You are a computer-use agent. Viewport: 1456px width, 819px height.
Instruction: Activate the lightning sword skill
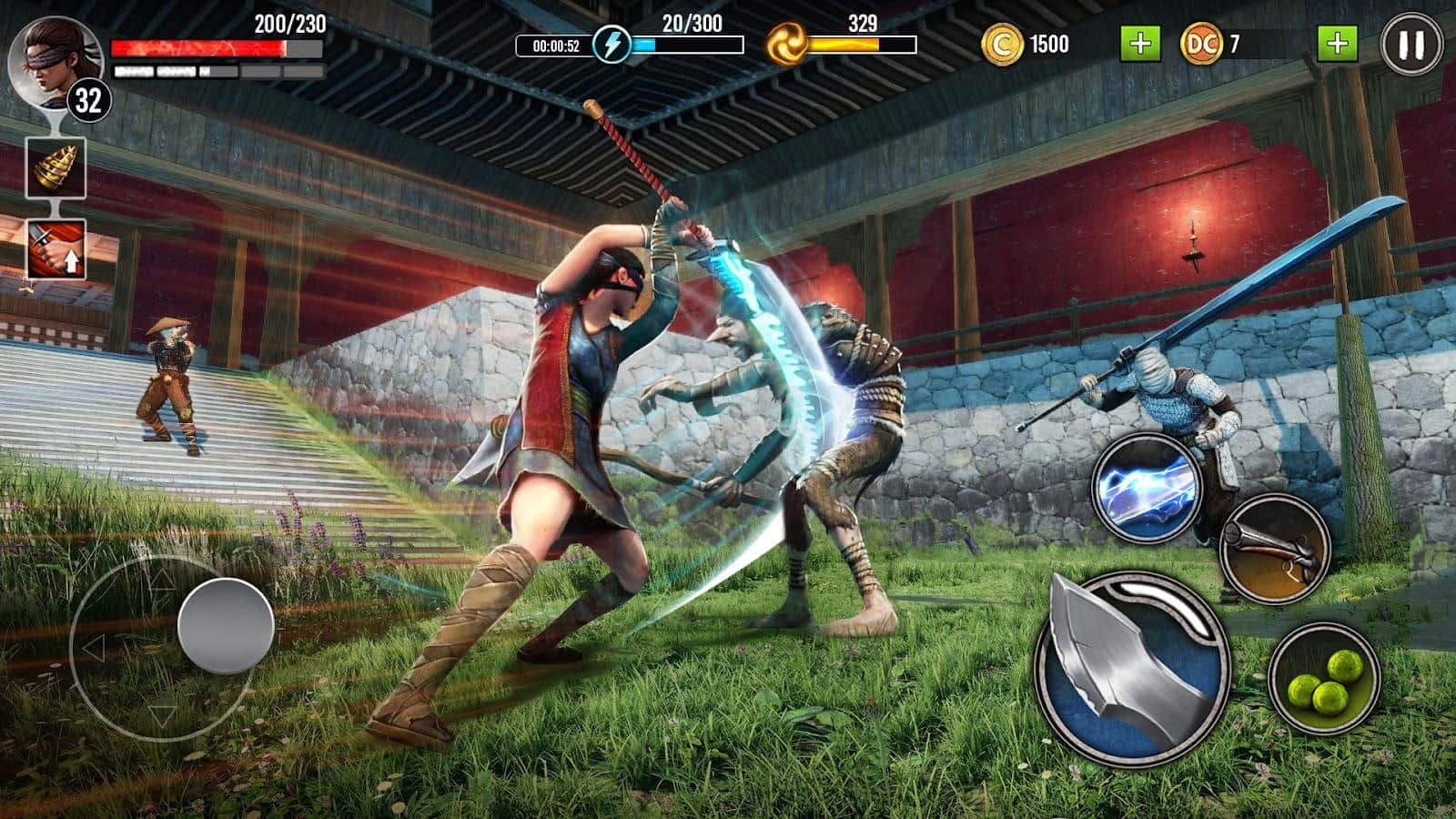click(1146, 488)
